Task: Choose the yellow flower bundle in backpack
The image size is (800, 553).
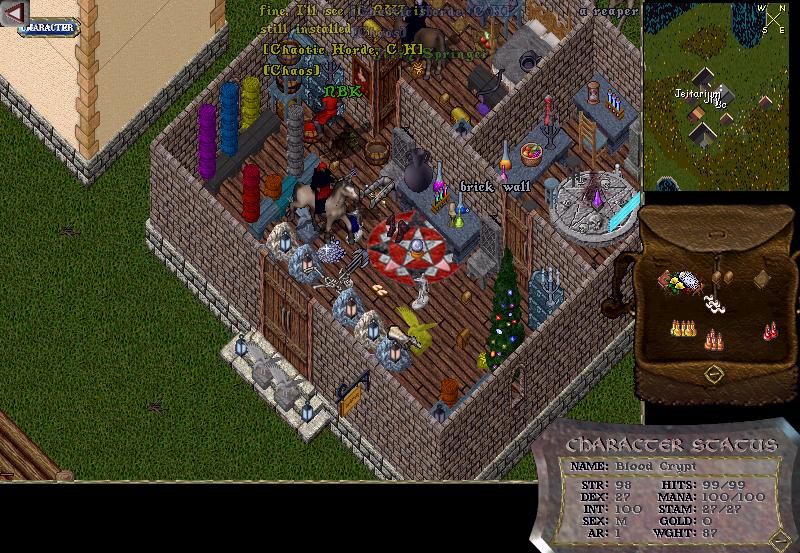Action: pyautogui.click(x=678, y=283)
